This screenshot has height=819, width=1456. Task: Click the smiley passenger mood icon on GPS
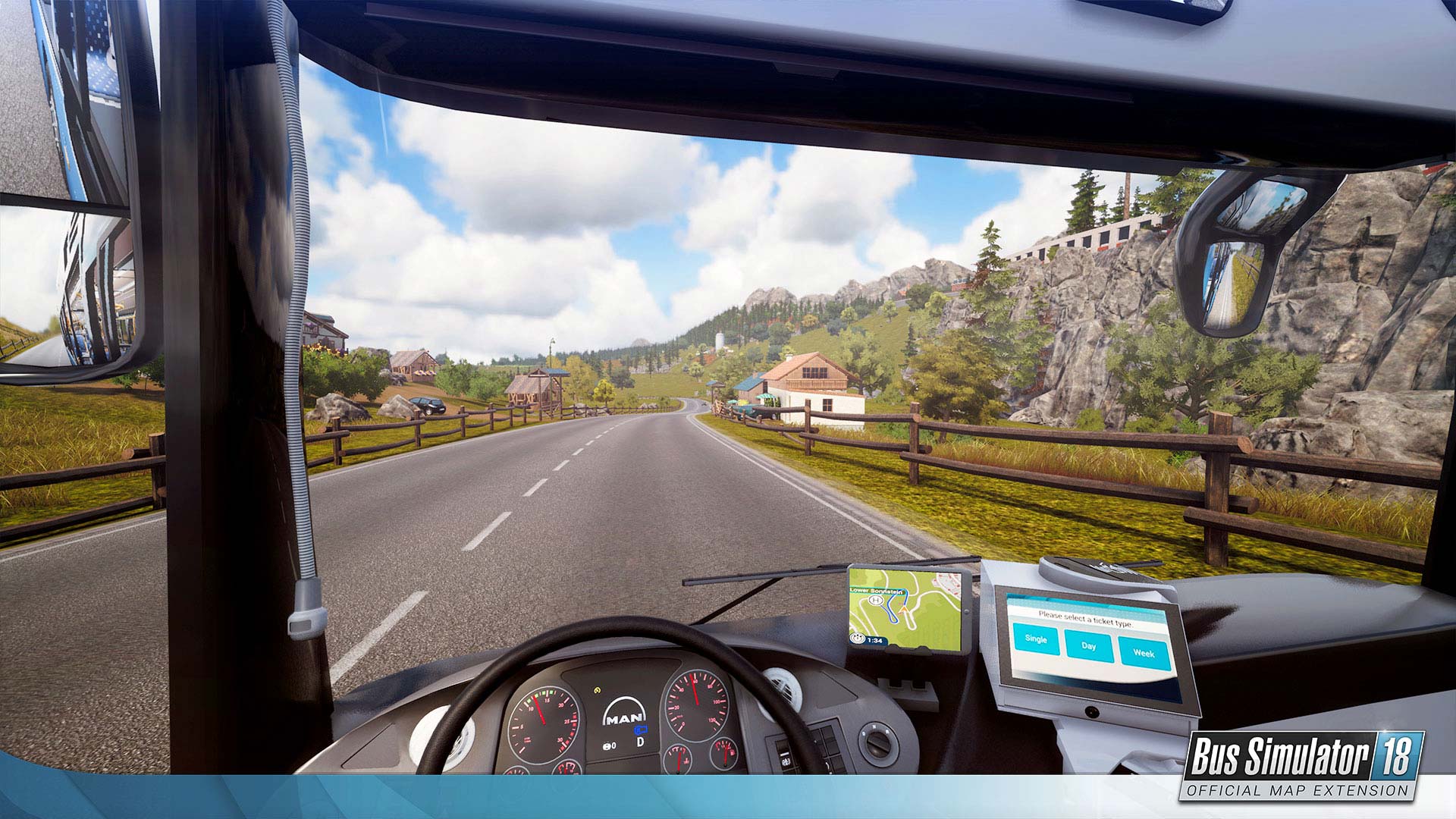(x=857, y=638)
